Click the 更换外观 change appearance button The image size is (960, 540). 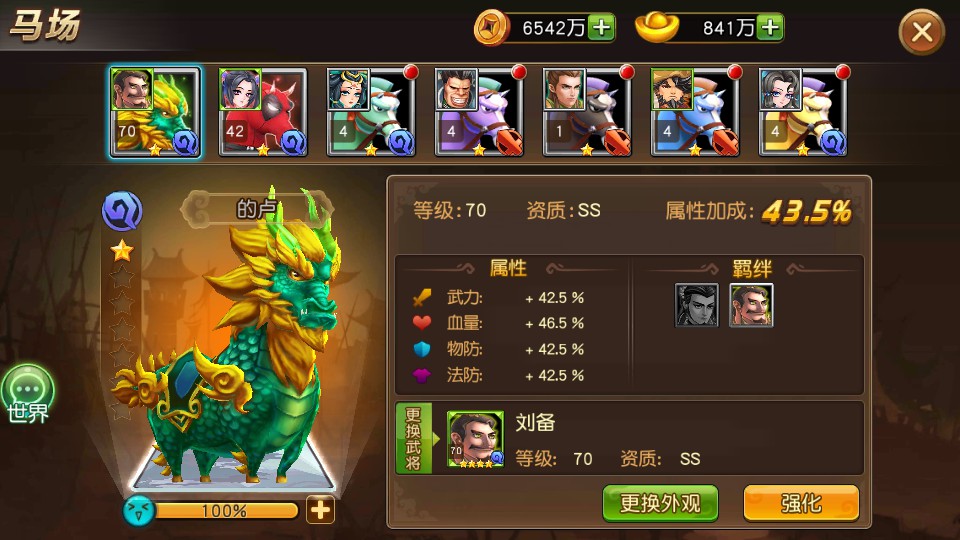tap(660, 503)
